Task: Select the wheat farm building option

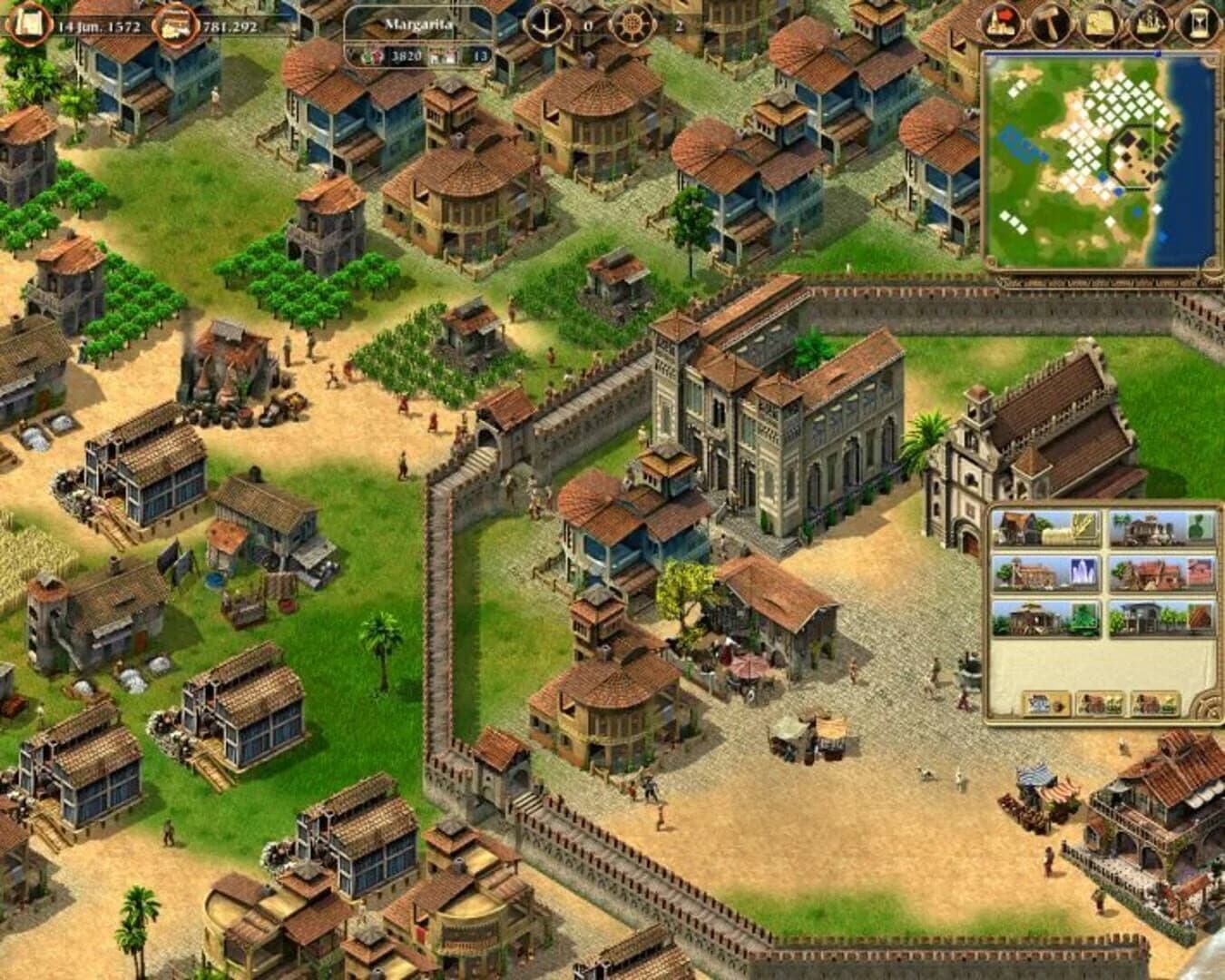Action: pyautogui.click(x=1044, y=529)
